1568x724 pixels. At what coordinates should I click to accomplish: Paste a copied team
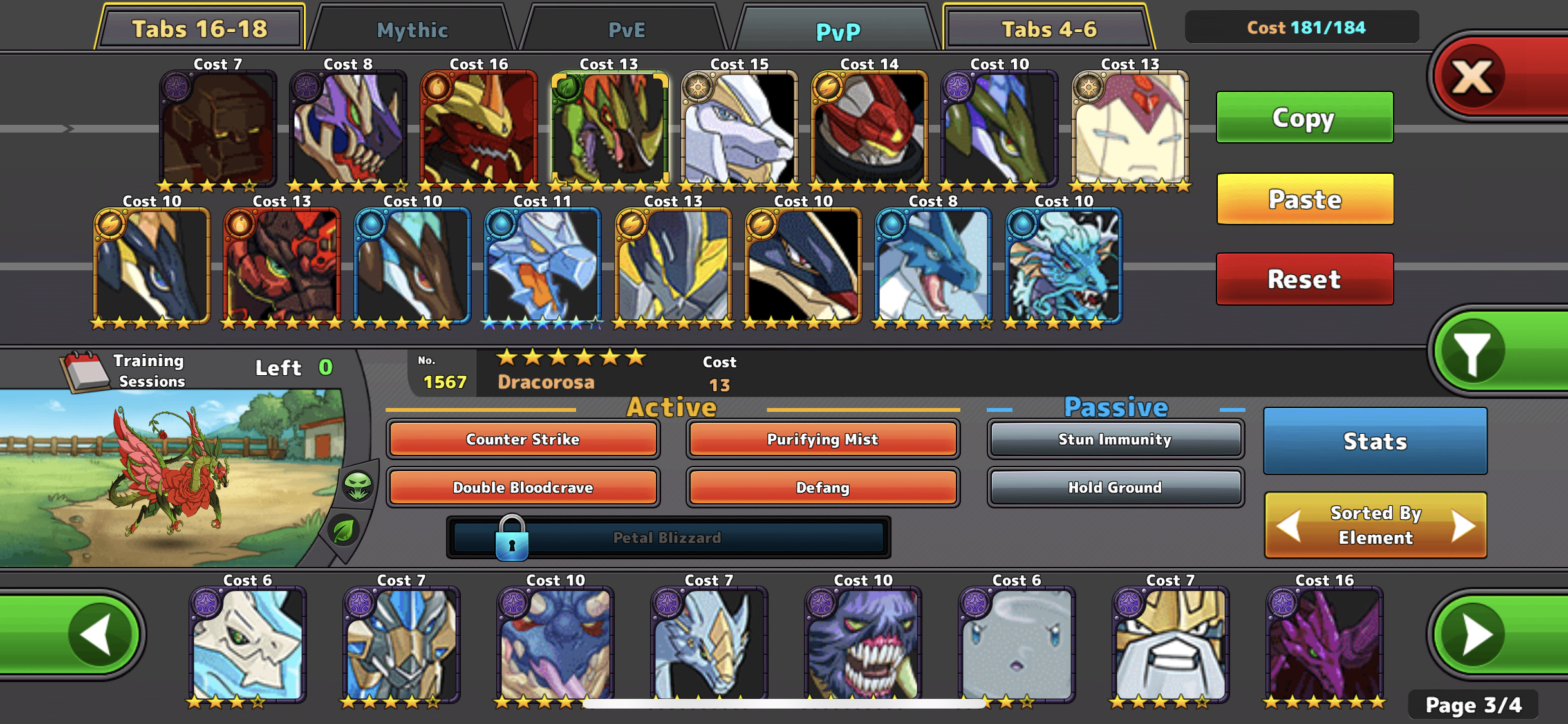[1305, 199]
